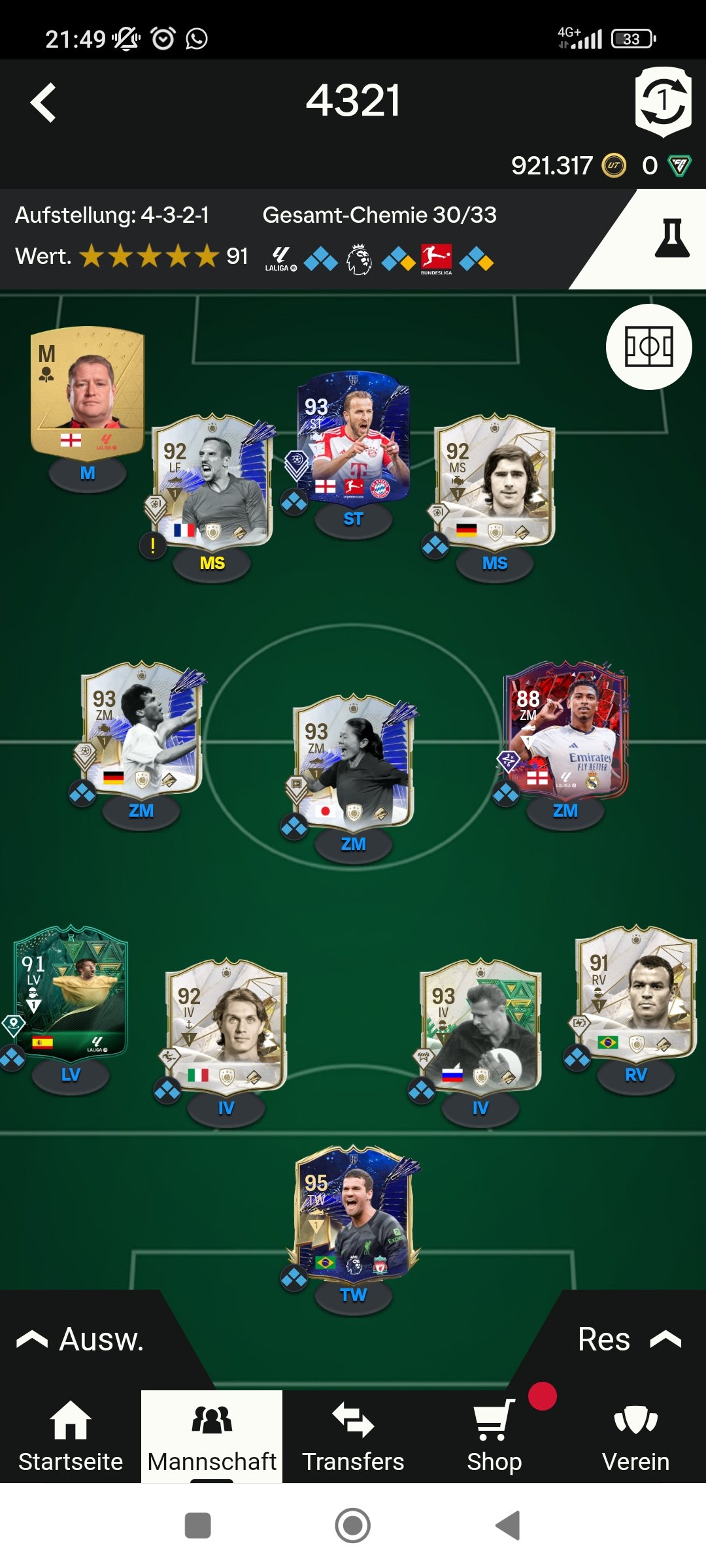
Task: Select the 93 German ZM card
Action: [141, 730]
